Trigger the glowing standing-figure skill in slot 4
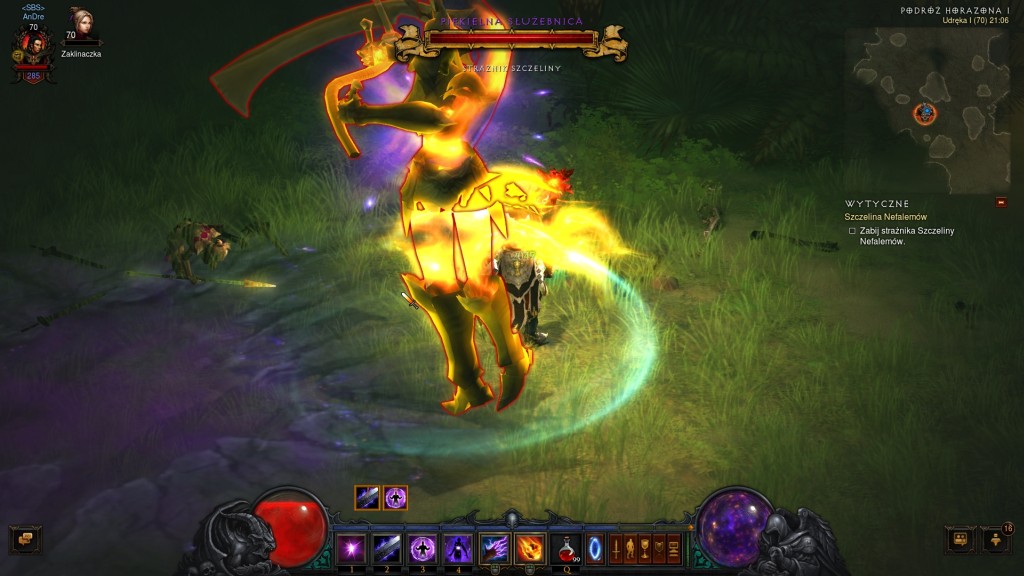 457,548
